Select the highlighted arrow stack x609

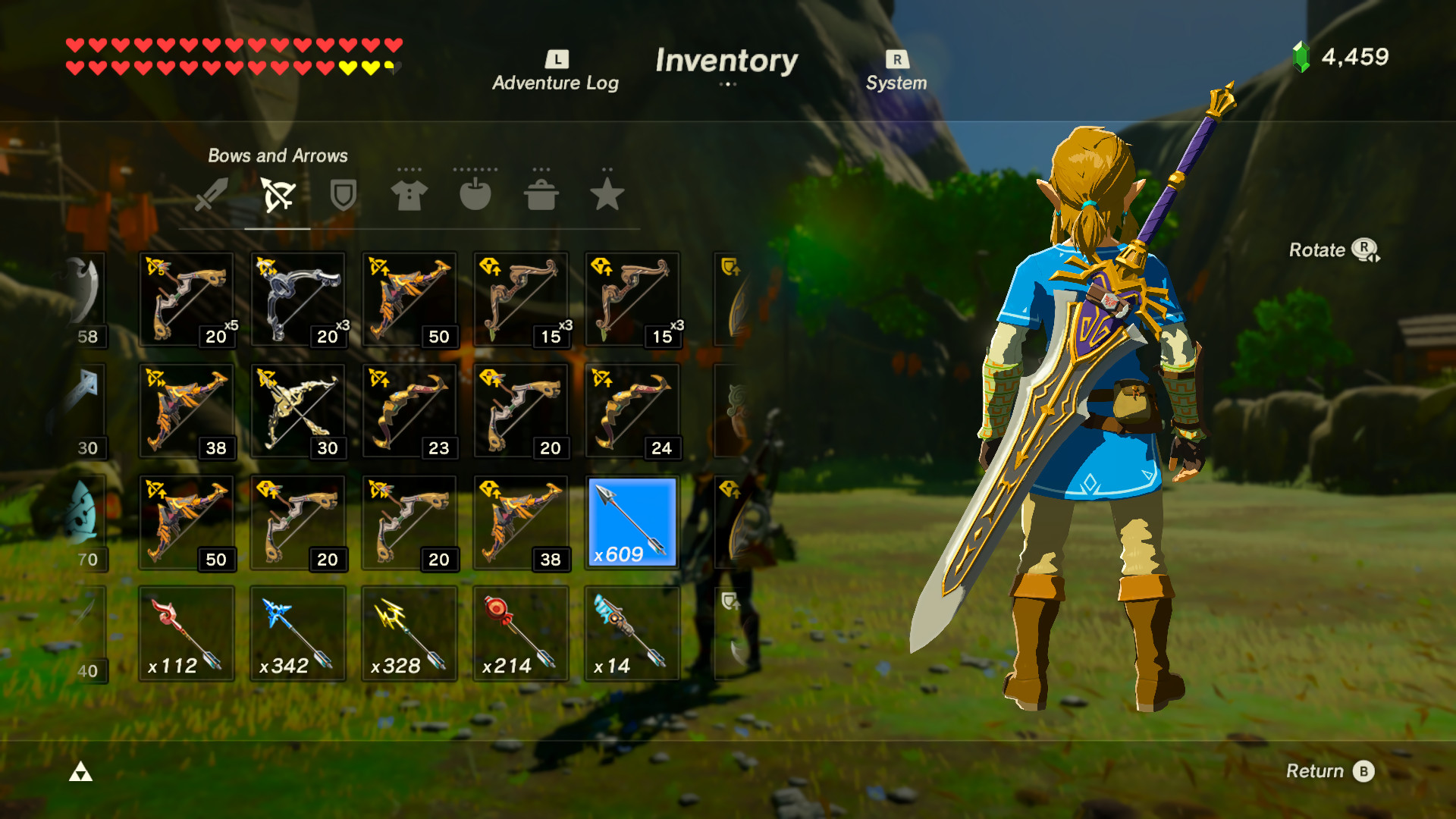click(632, 522)
